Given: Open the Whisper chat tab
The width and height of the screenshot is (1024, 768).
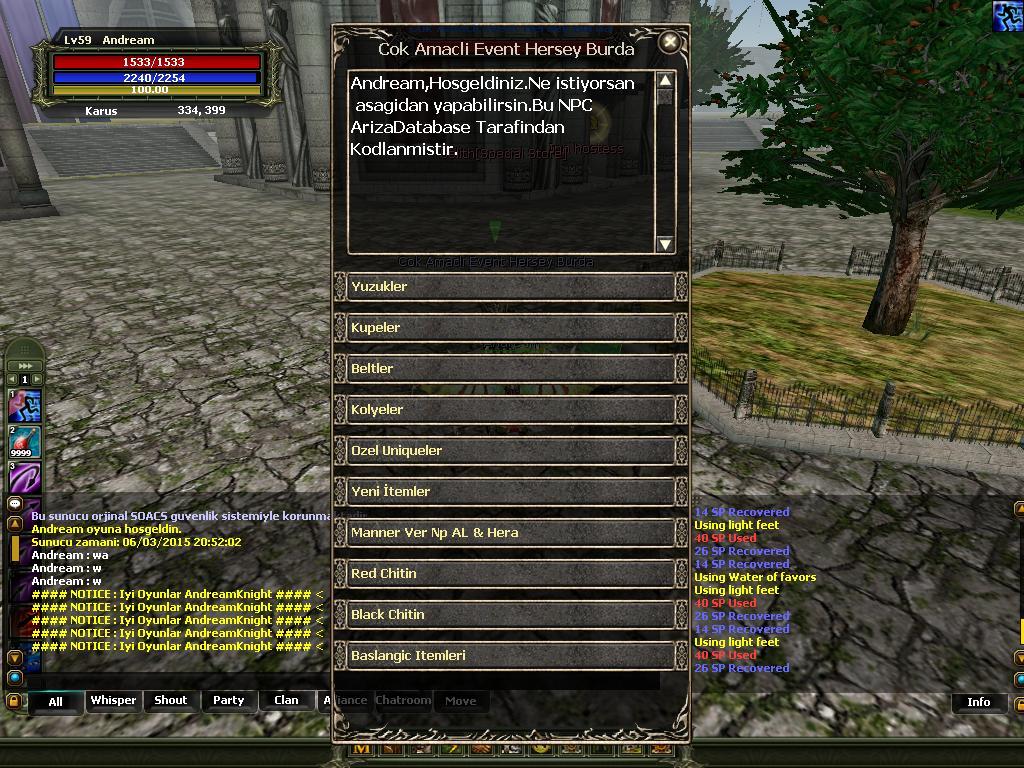Looking at the screenshot, I should tap(113, 700).
